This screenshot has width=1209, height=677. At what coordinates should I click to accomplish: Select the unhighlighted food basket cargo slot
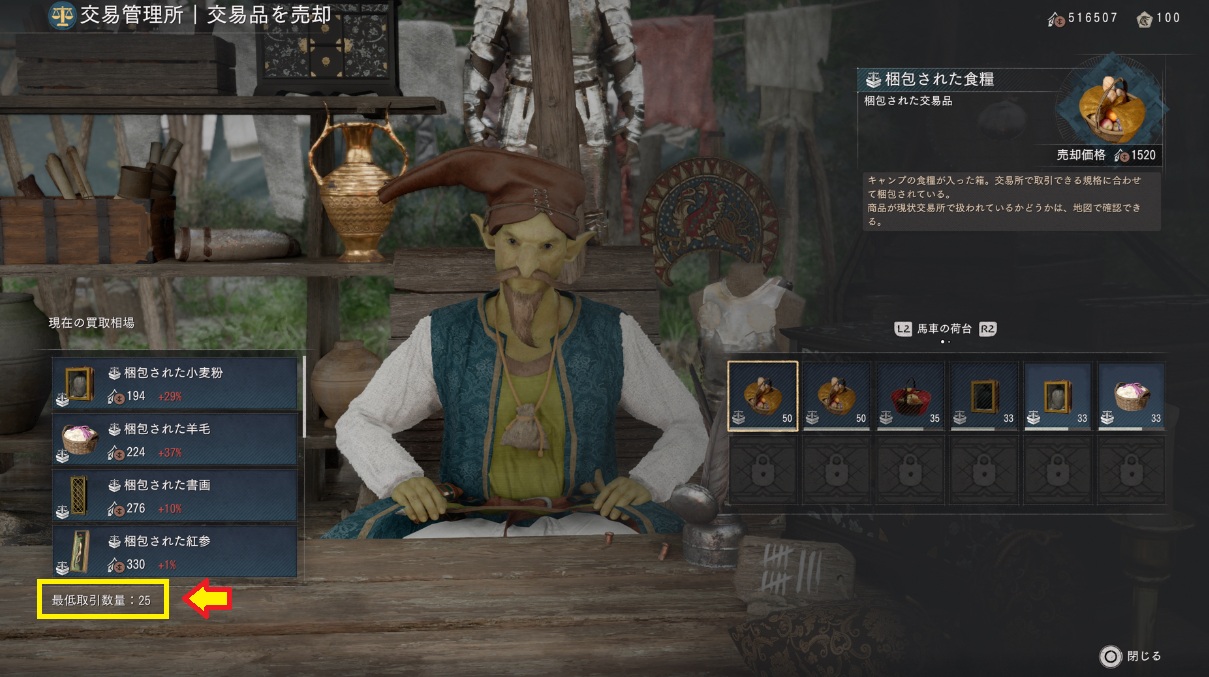(836, 395)
